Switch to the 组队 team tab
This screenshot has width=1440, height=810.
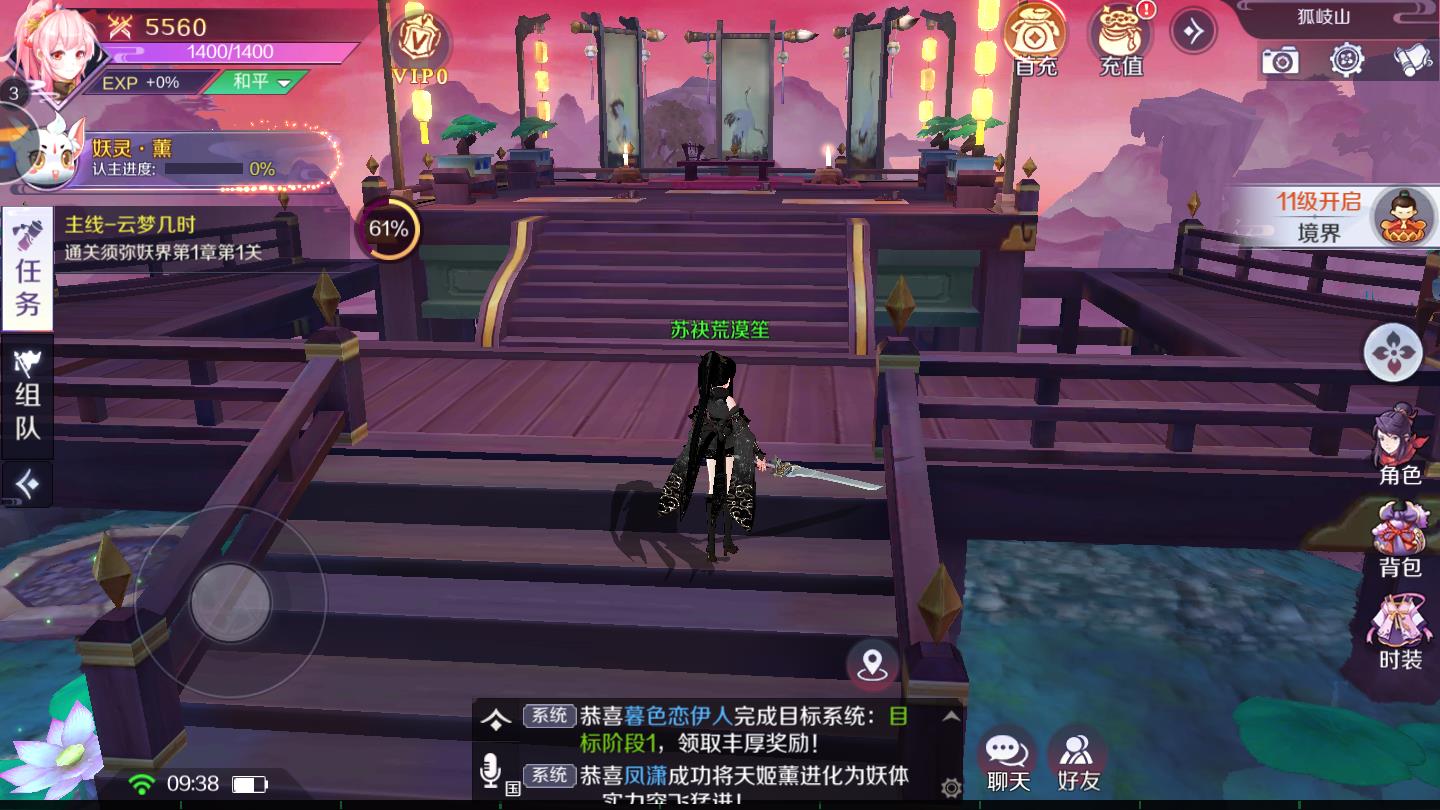click(27, 398)
